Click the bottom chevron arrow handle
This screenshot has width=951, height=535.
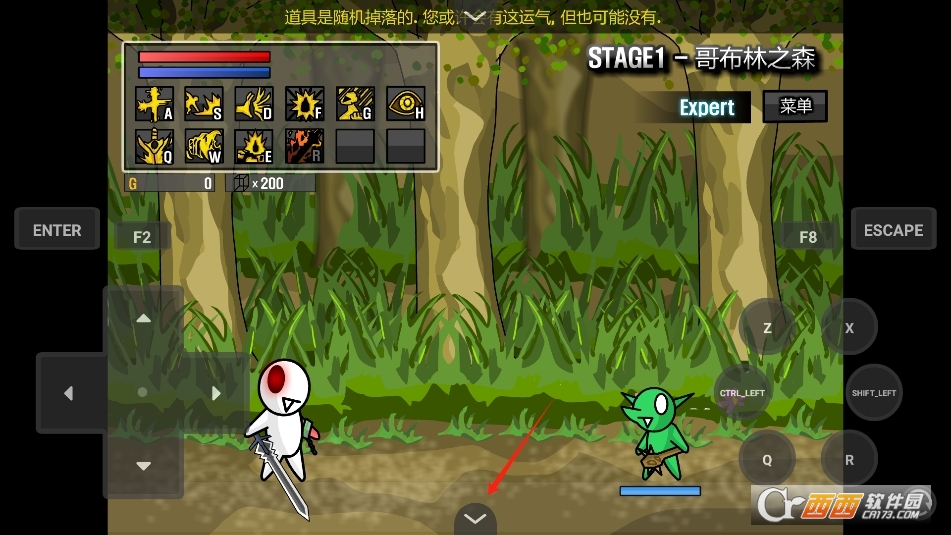pyautogui.click(x=475, y=519)
